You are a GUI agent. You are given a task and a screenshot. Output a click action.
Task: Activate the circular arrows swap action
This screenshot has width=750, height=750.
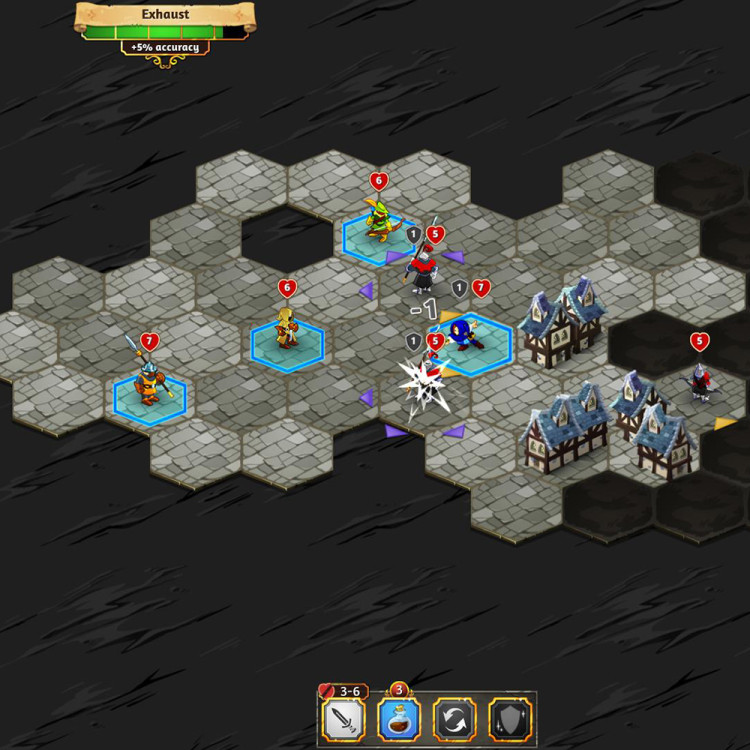coord(454,719)
